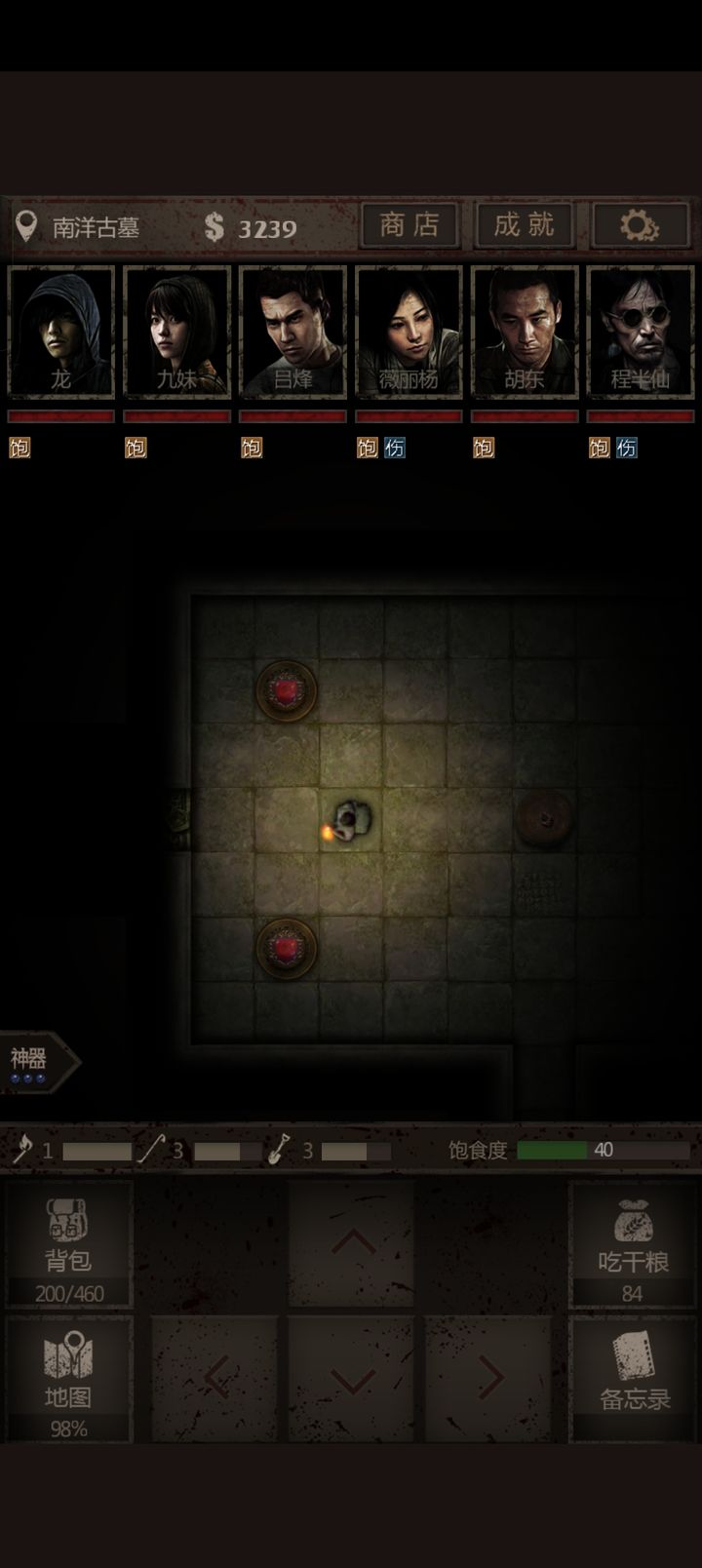Move right with the right arrow

(x=489, y=1379)
